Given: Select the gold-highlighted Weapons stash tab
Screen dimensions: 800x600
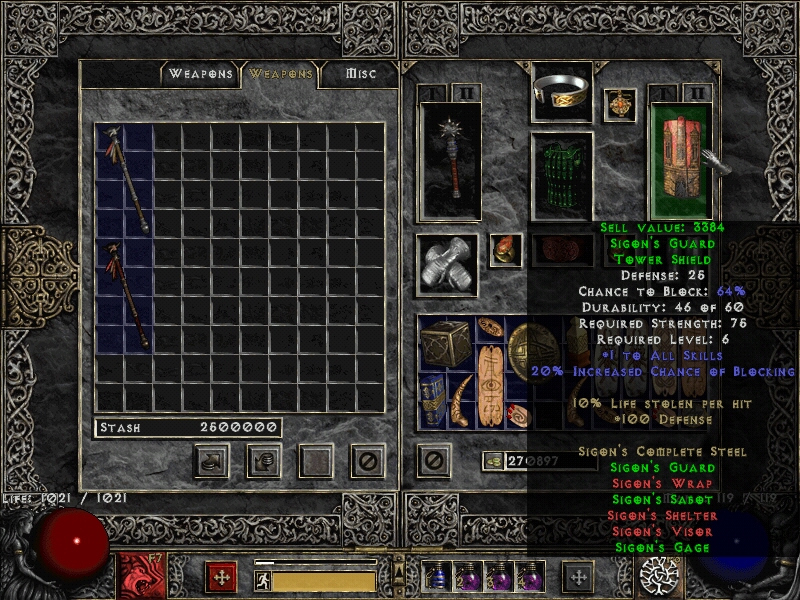Looking at the screenshot, I should (281, 73).
